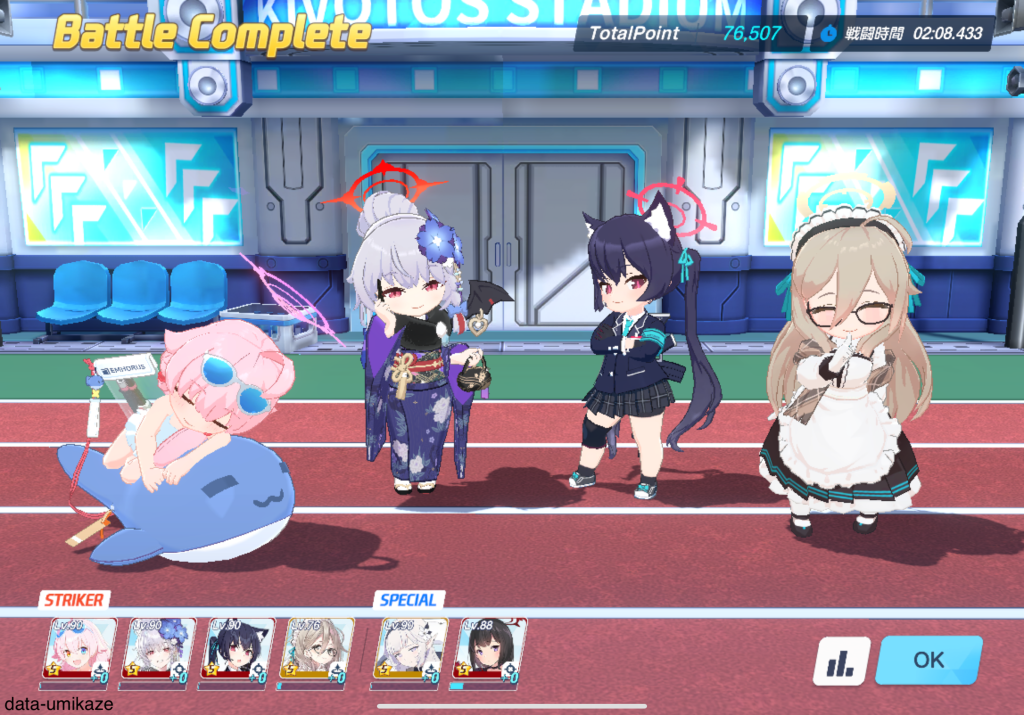Open the battle statistics bar-chart button

(x=841, y=661)
